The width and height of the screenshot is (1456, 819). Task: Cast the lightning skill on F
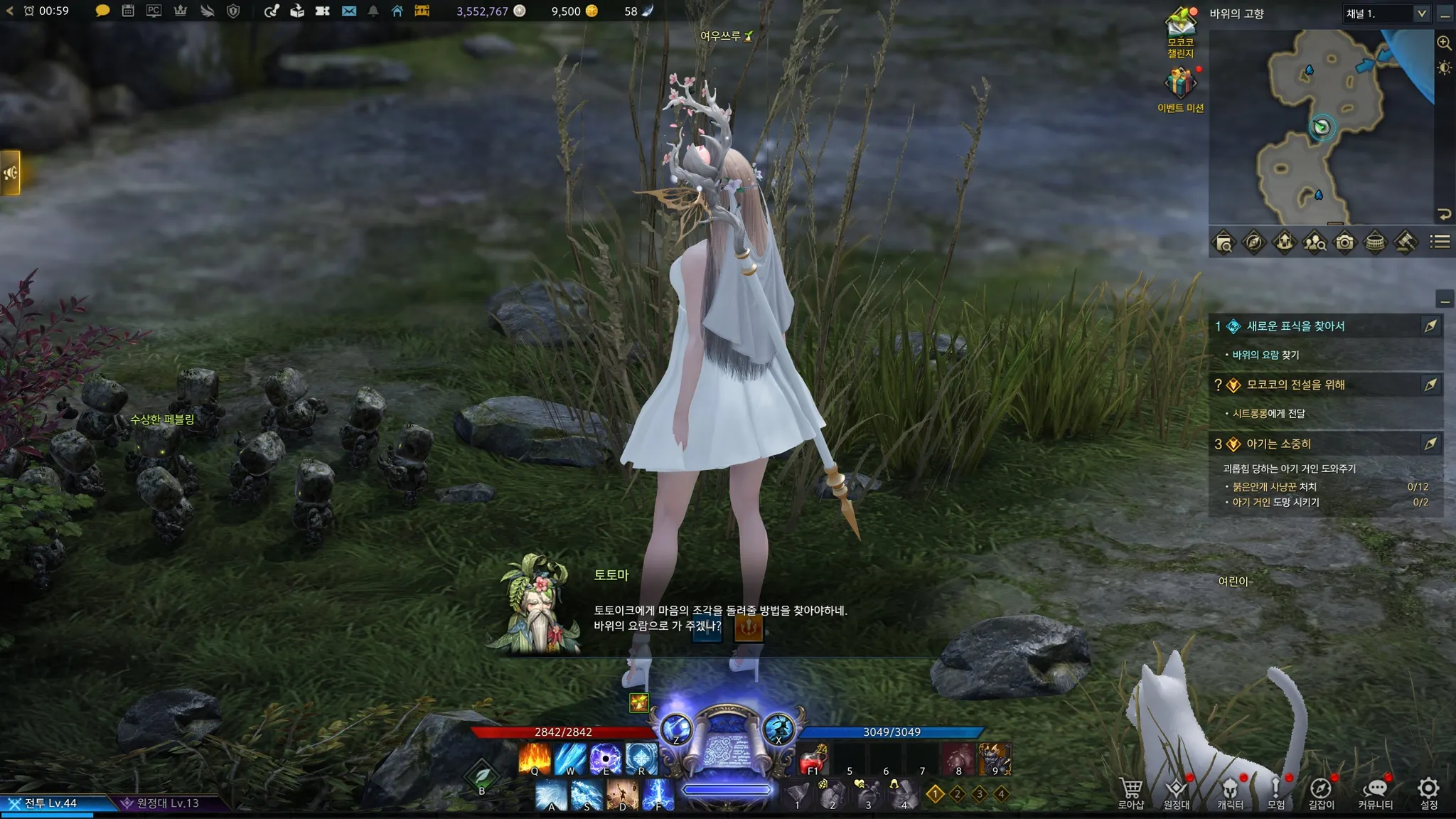tap(658, 794)
